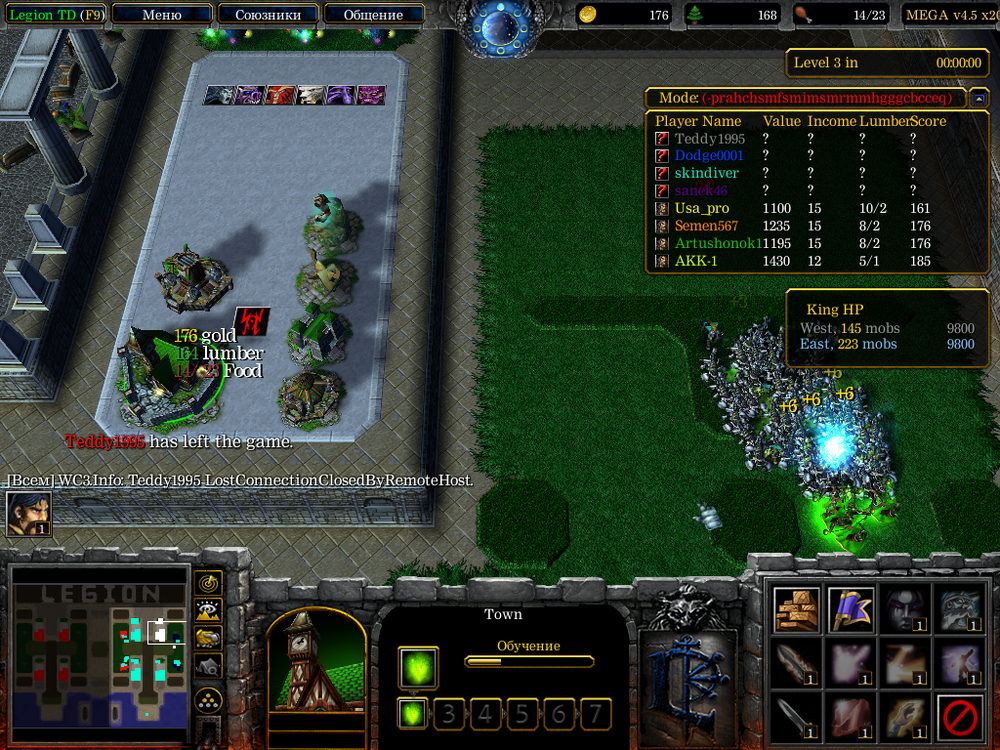The width and height of the screenshot is (1000, 750).
Task: Toggle ally color mode handshake button
Action: pos(208,637)
